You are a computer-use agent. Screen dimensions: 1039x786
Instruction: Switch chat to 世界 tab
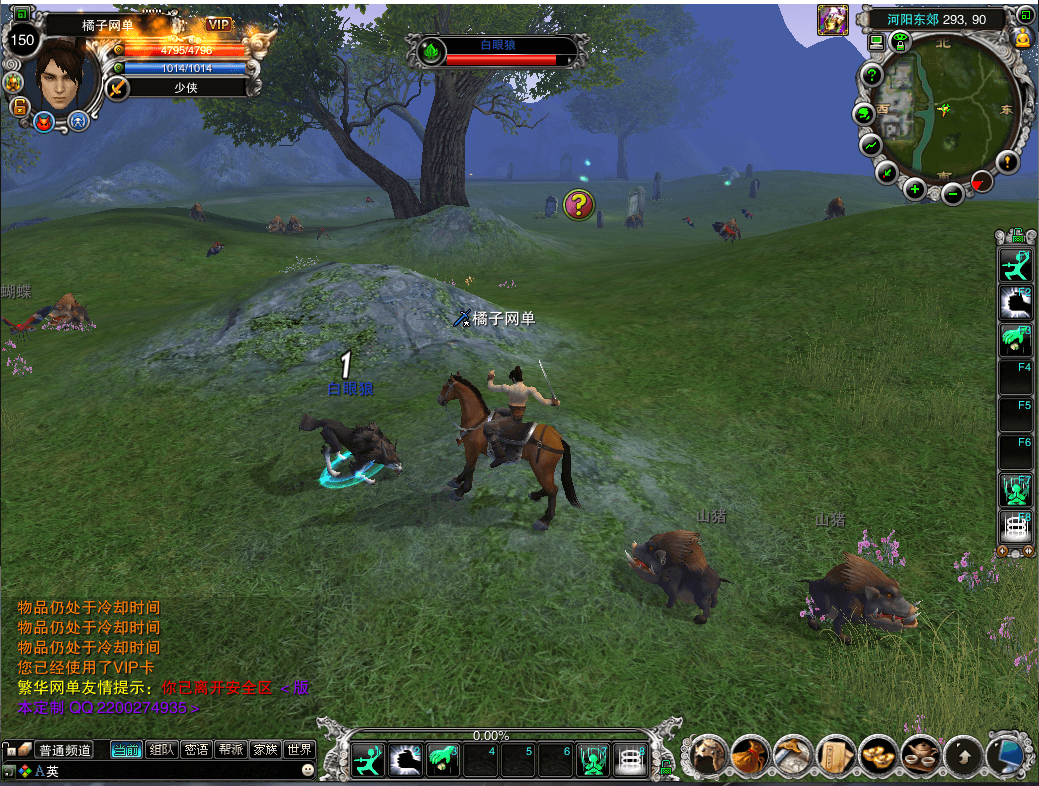pos(299,749)
